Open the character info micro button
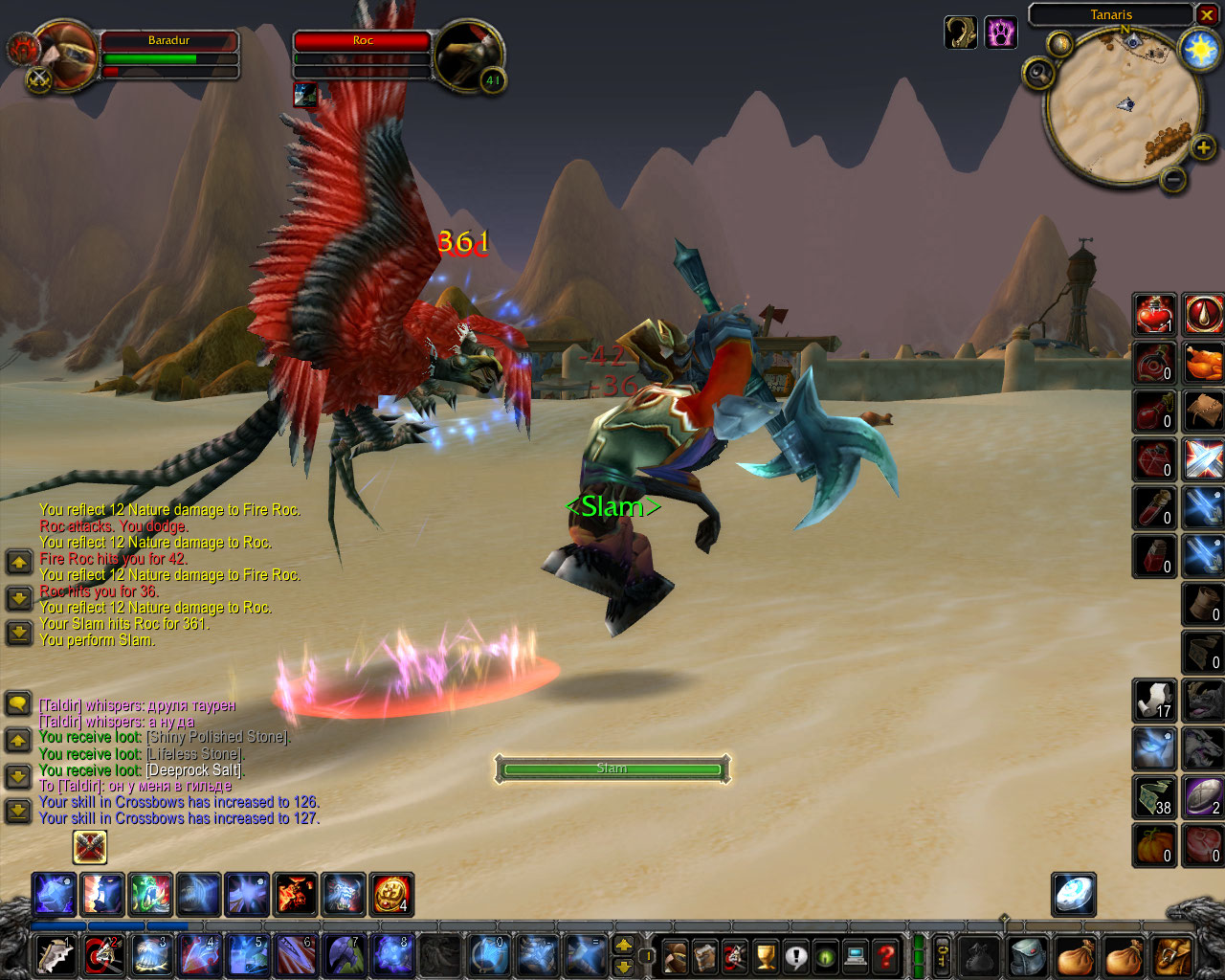Viewport: 1225px width, 980px height. point(676,956)
